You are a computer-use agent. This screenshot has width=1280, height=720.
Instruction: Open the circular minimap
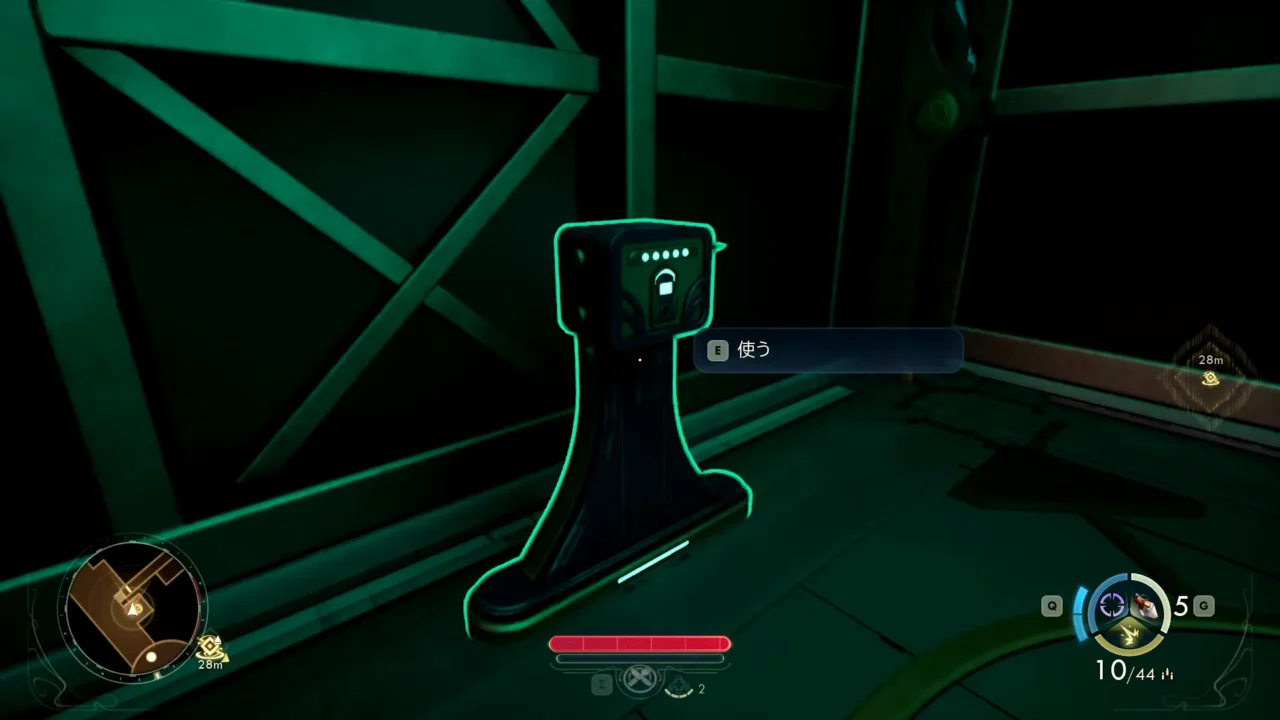(x=132, y=606)
